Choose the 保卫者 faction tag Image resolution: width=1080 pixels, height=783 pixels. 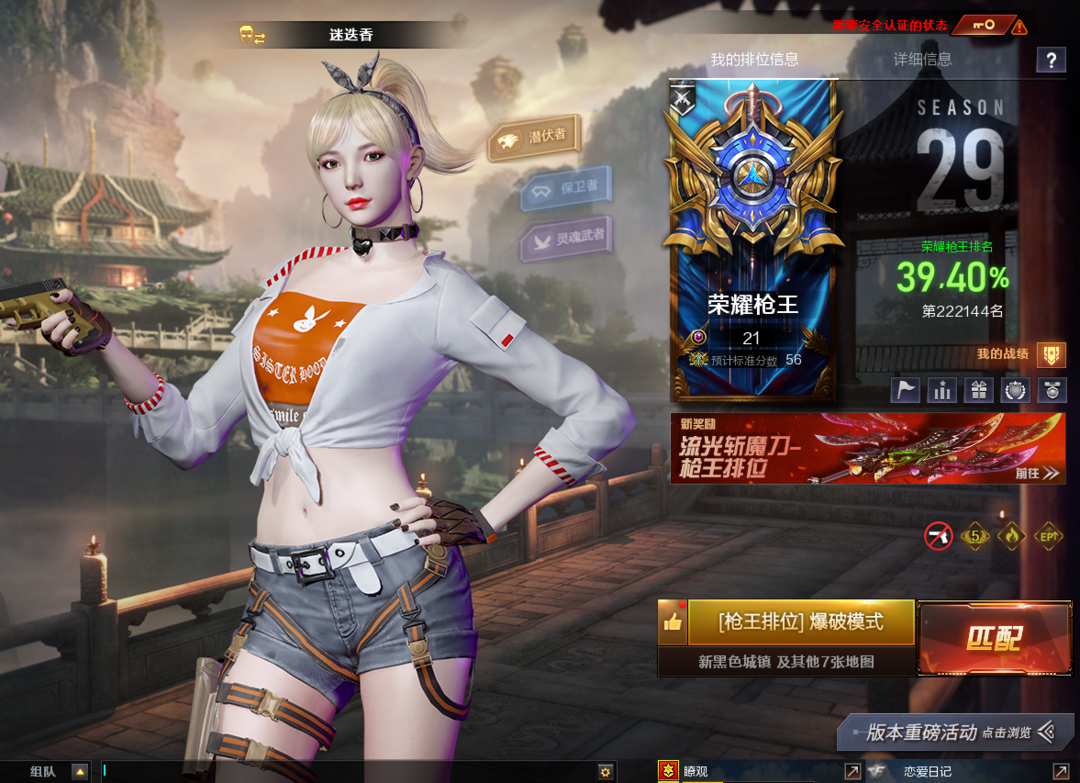(x=566, y=188)
